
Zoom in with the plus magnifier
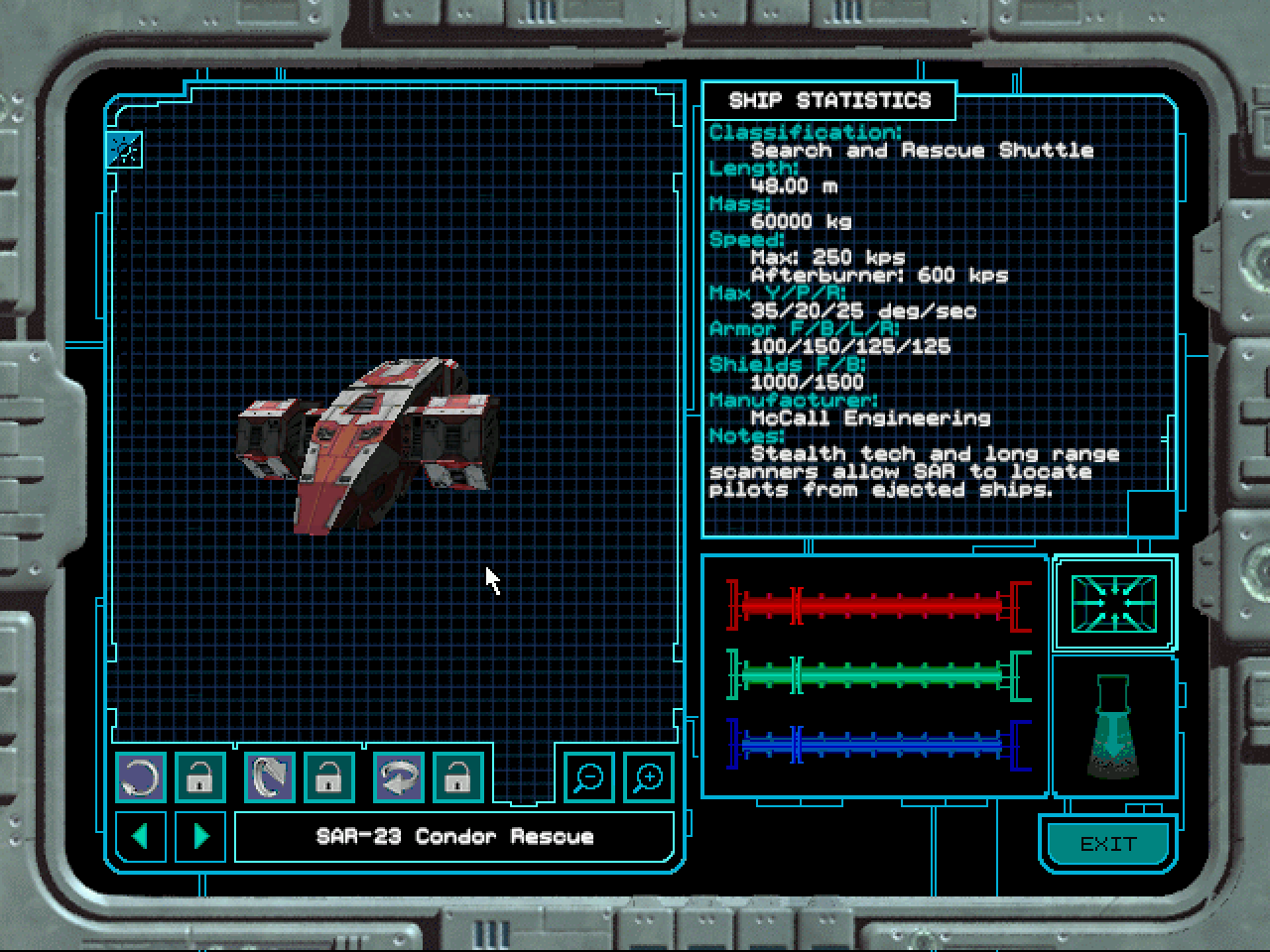pos(648,776)
